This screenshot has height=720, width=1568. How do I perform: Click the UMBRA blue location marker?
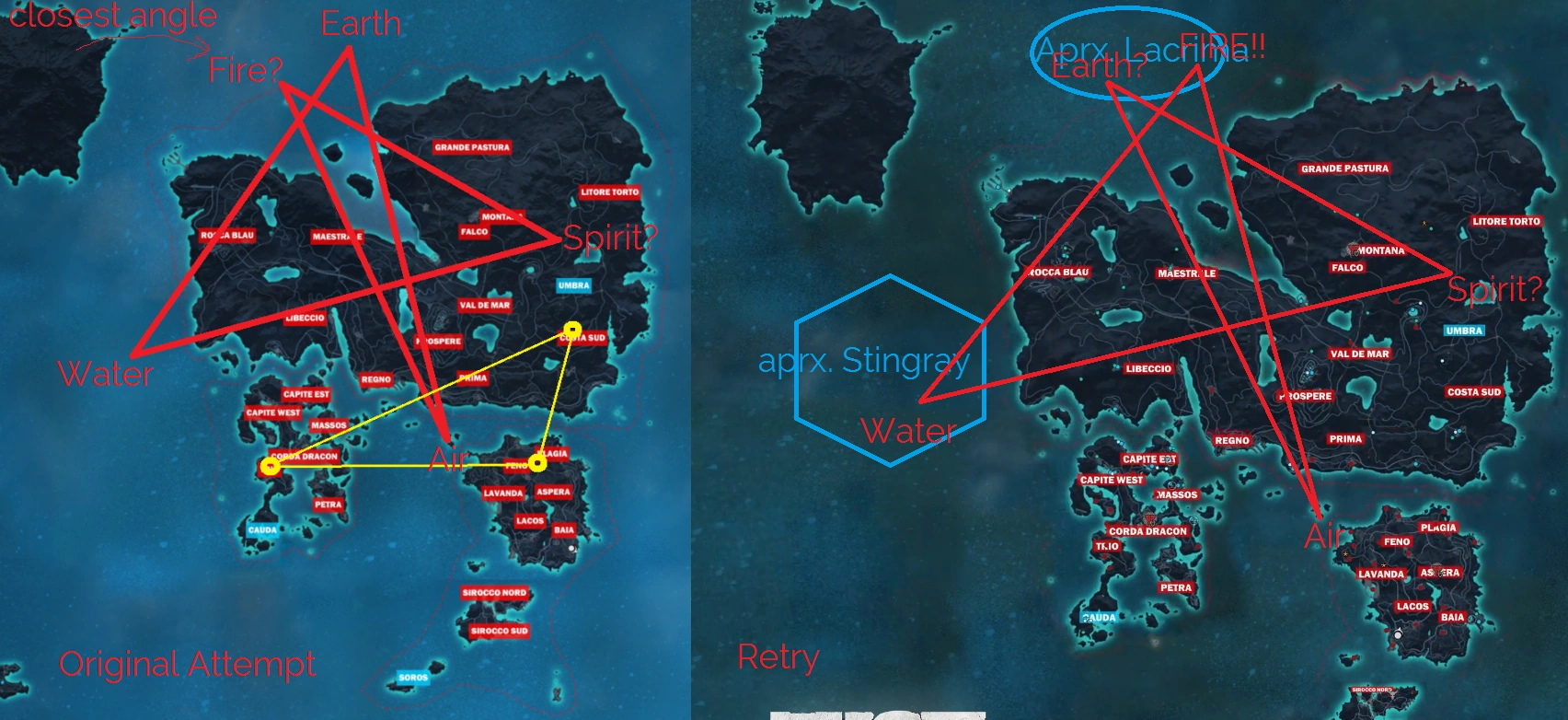pos(572,285)
